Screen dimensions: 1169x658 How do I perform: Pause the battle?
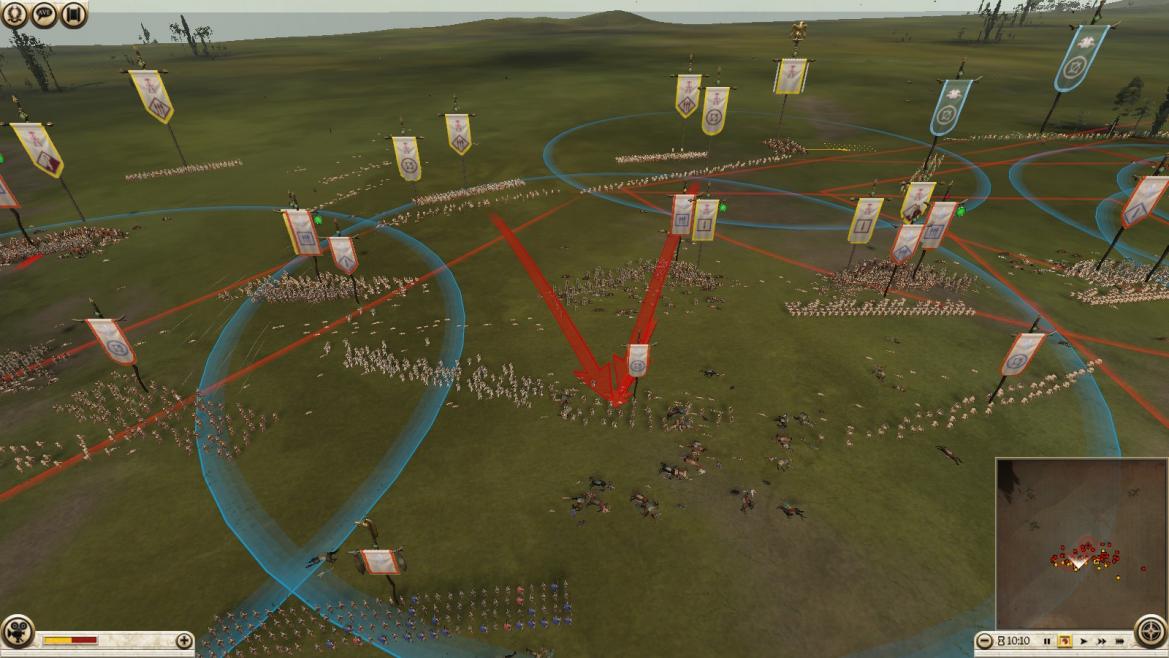[1047, 641]
